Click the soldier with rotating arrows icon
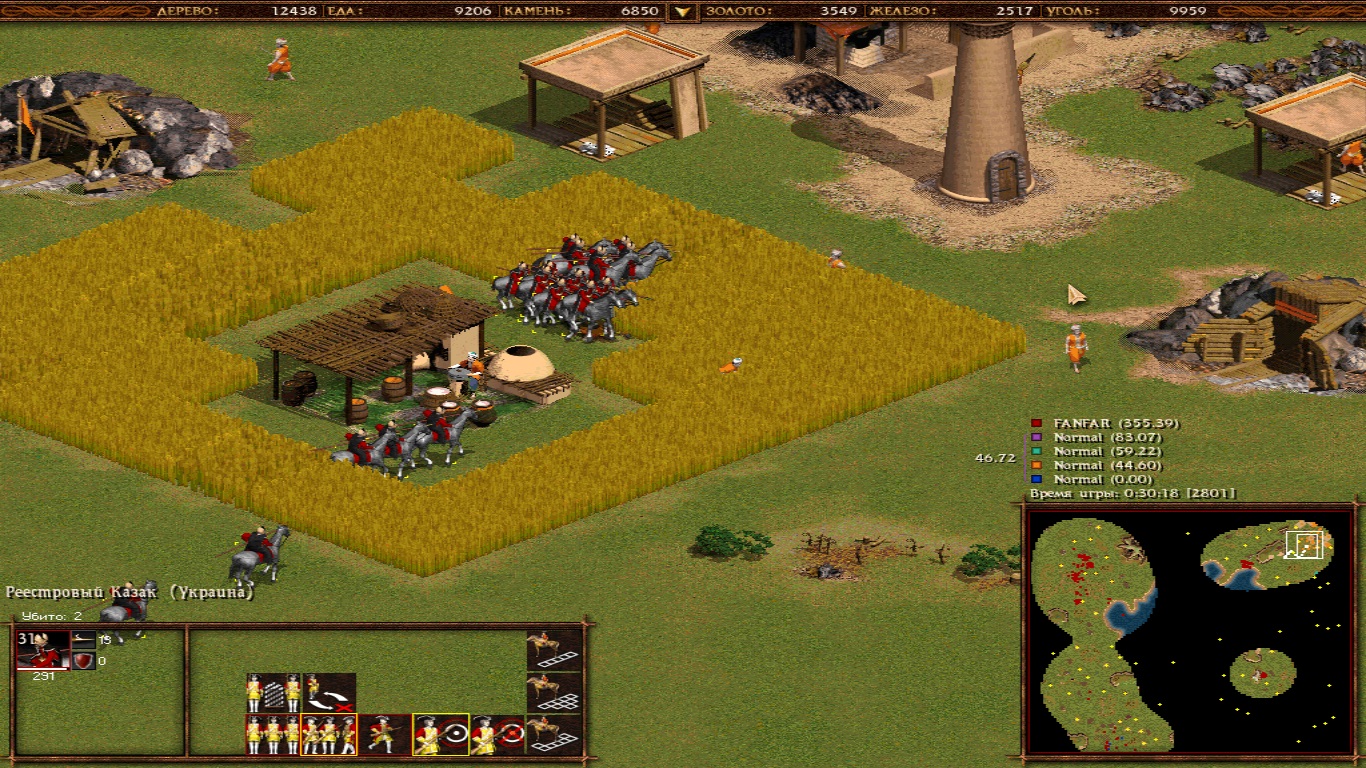 tap(329, 692)
